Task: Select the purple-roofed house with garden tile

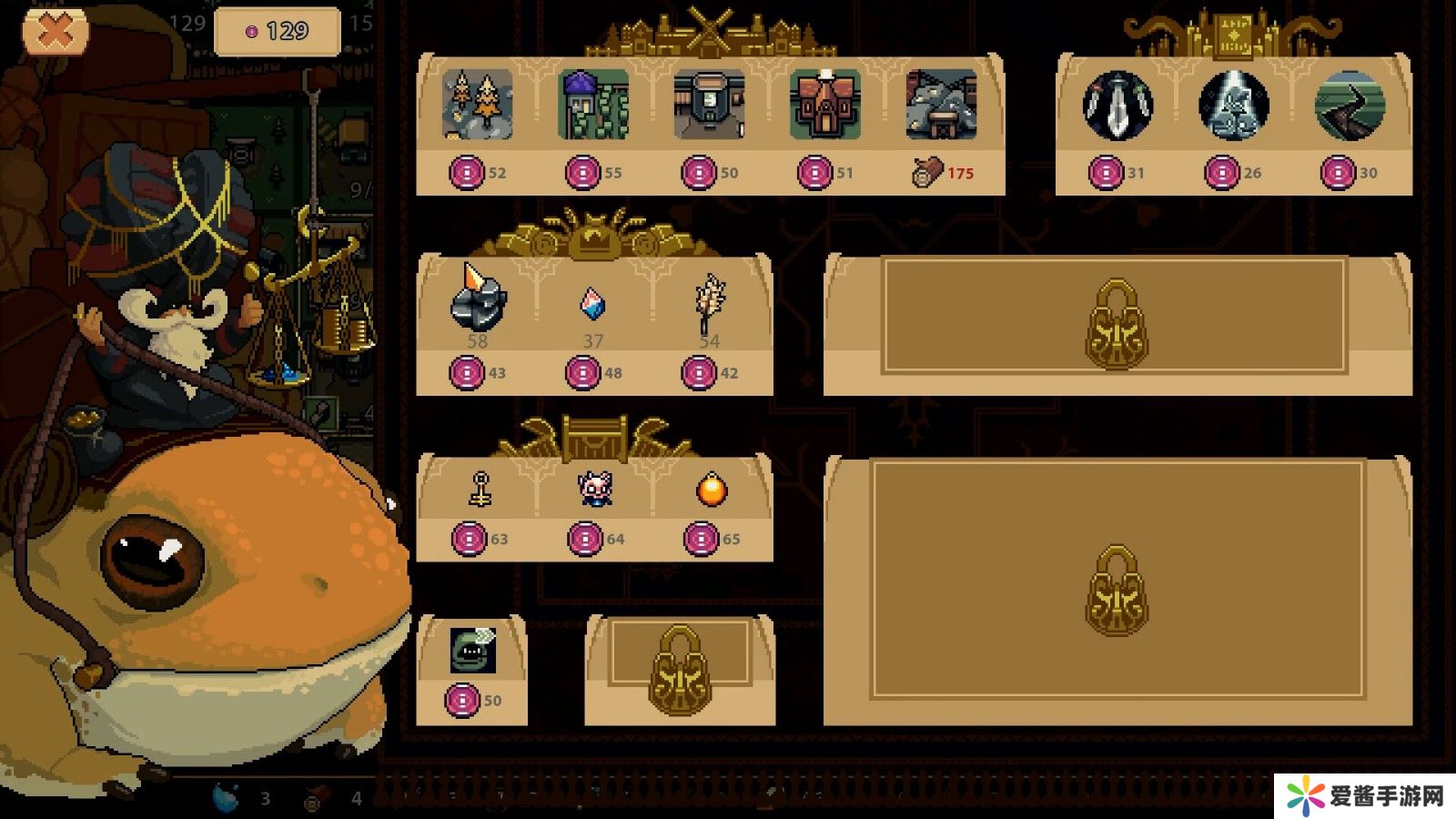Action: [x=593, y=105]
